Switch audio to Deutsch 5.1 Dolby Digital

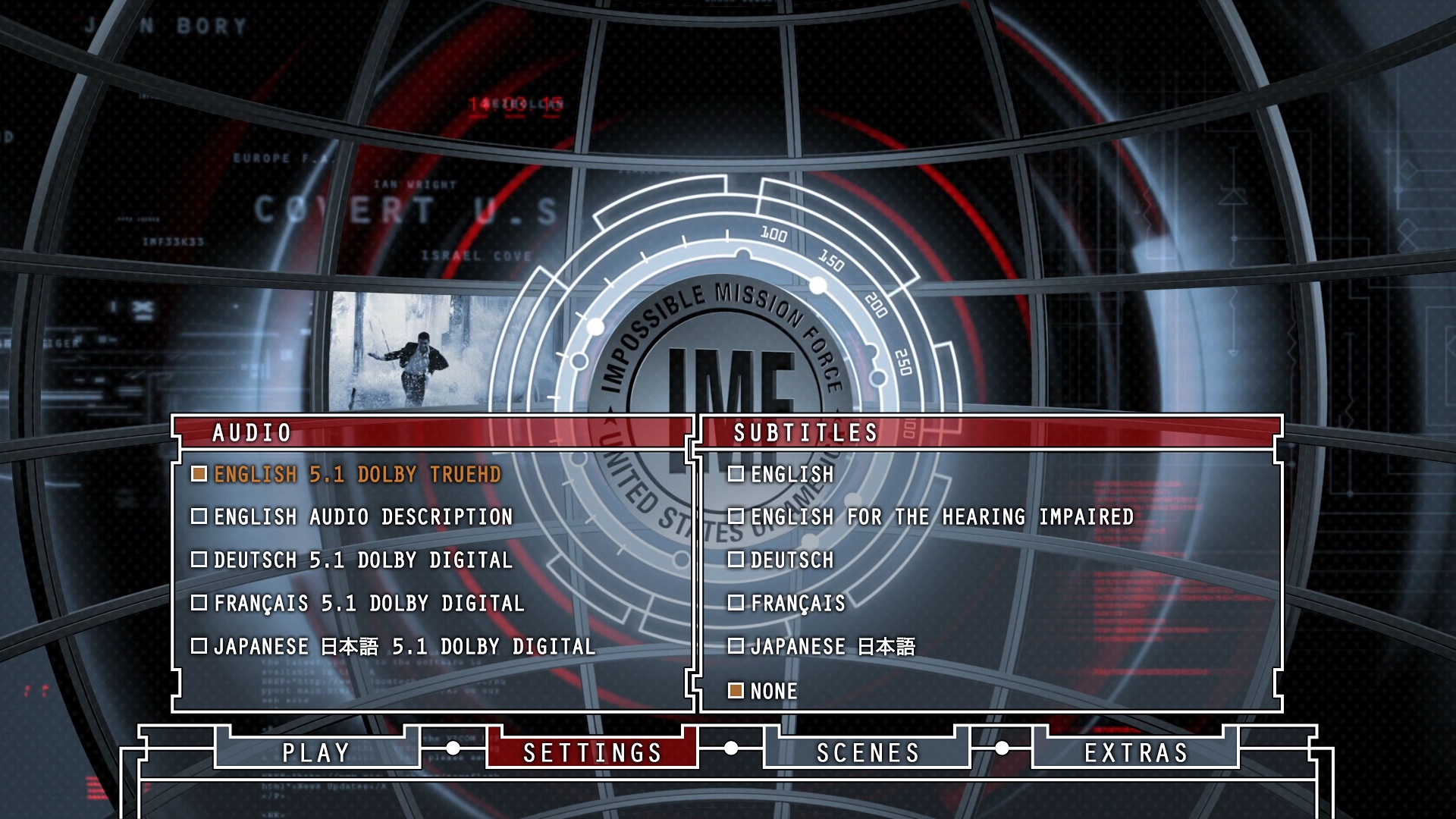click(x=362, y=560)
